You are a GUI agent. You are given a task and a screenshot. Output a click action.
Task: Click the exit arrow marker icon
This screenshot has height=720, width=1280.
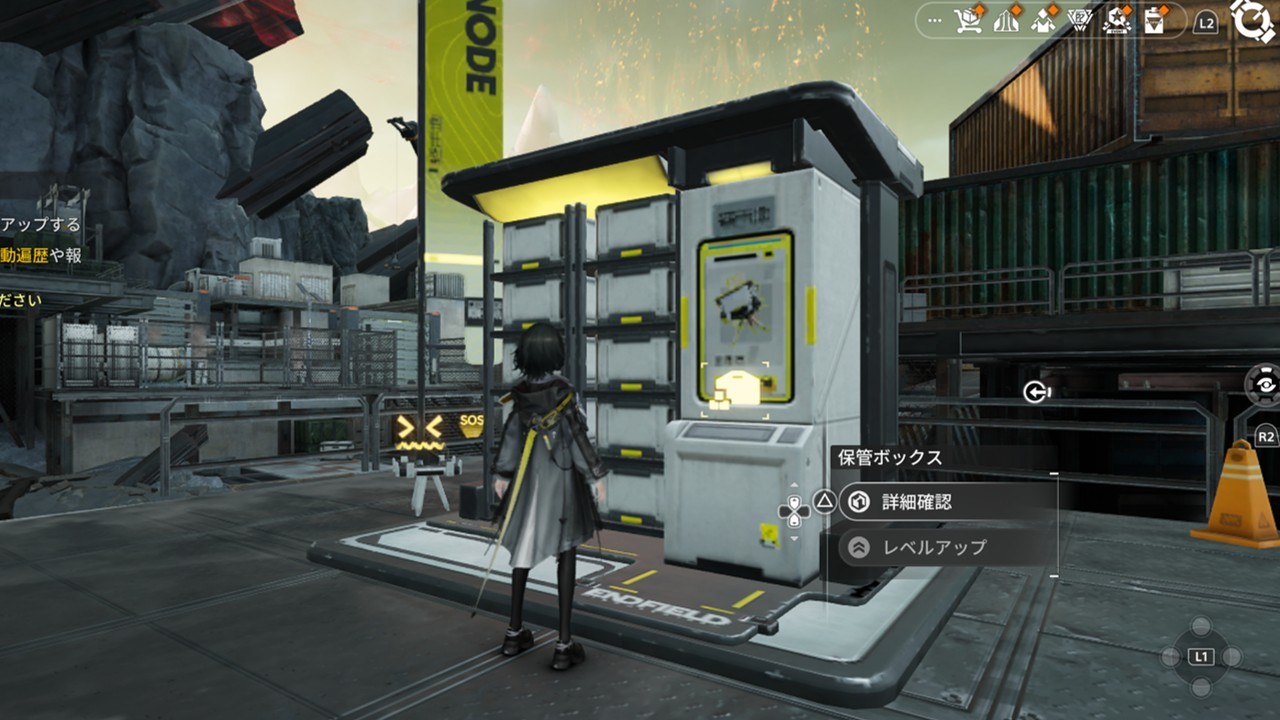pyautogui.click(x=1036, y=392)
